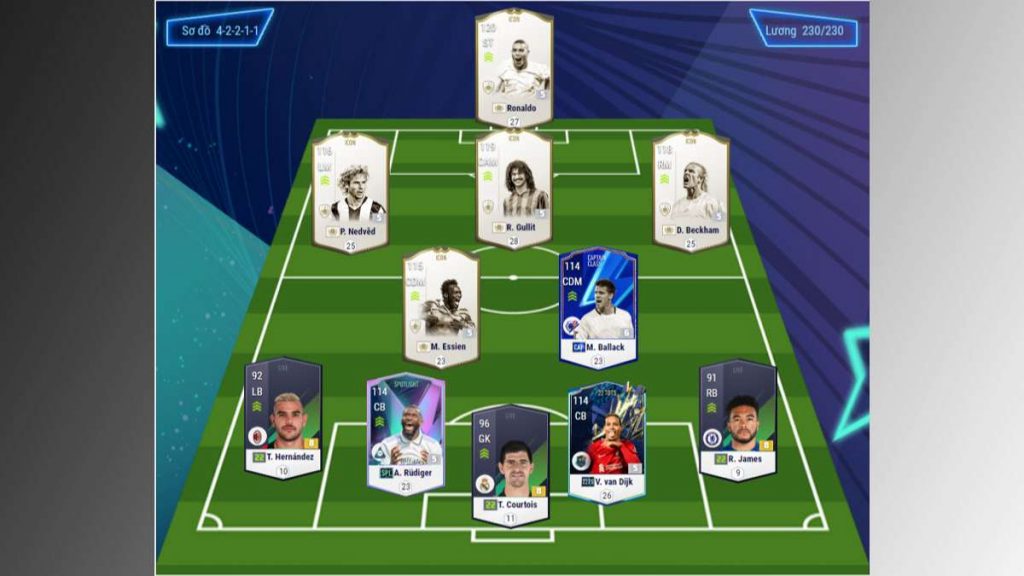
Task: Select the Ronaldo striker card
Action: (x=514, y=65)
